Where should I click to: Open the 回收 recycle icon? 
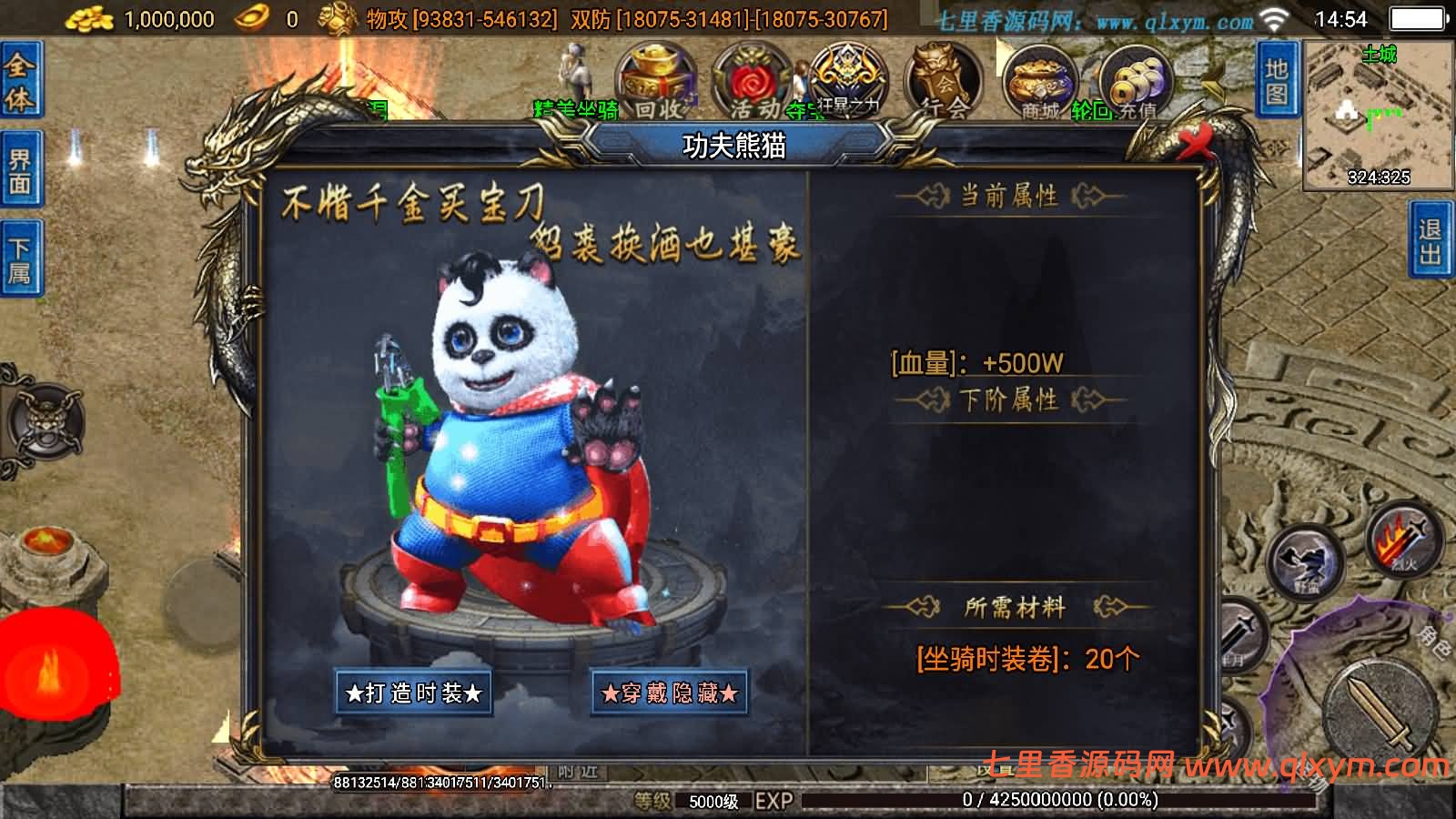[x=657, y=77]
